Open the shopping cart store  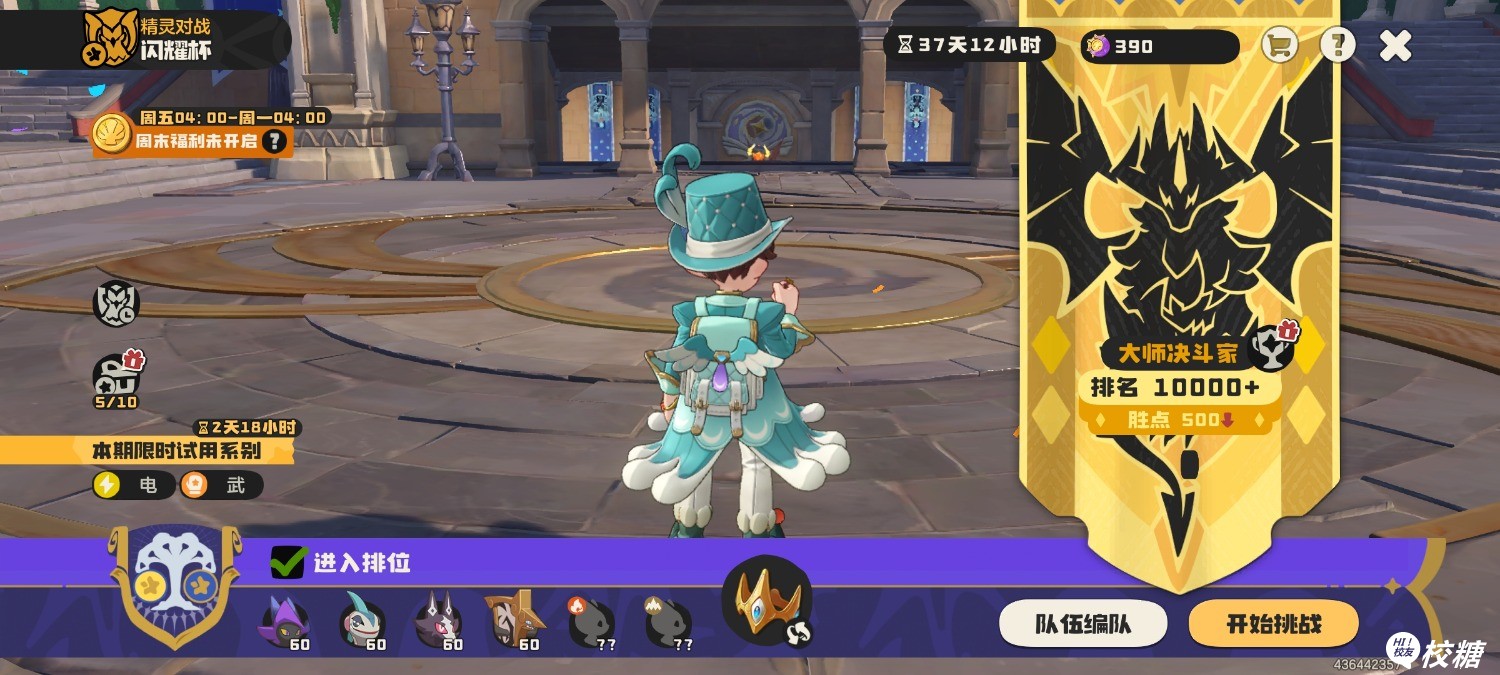(x=1279, y=45)
